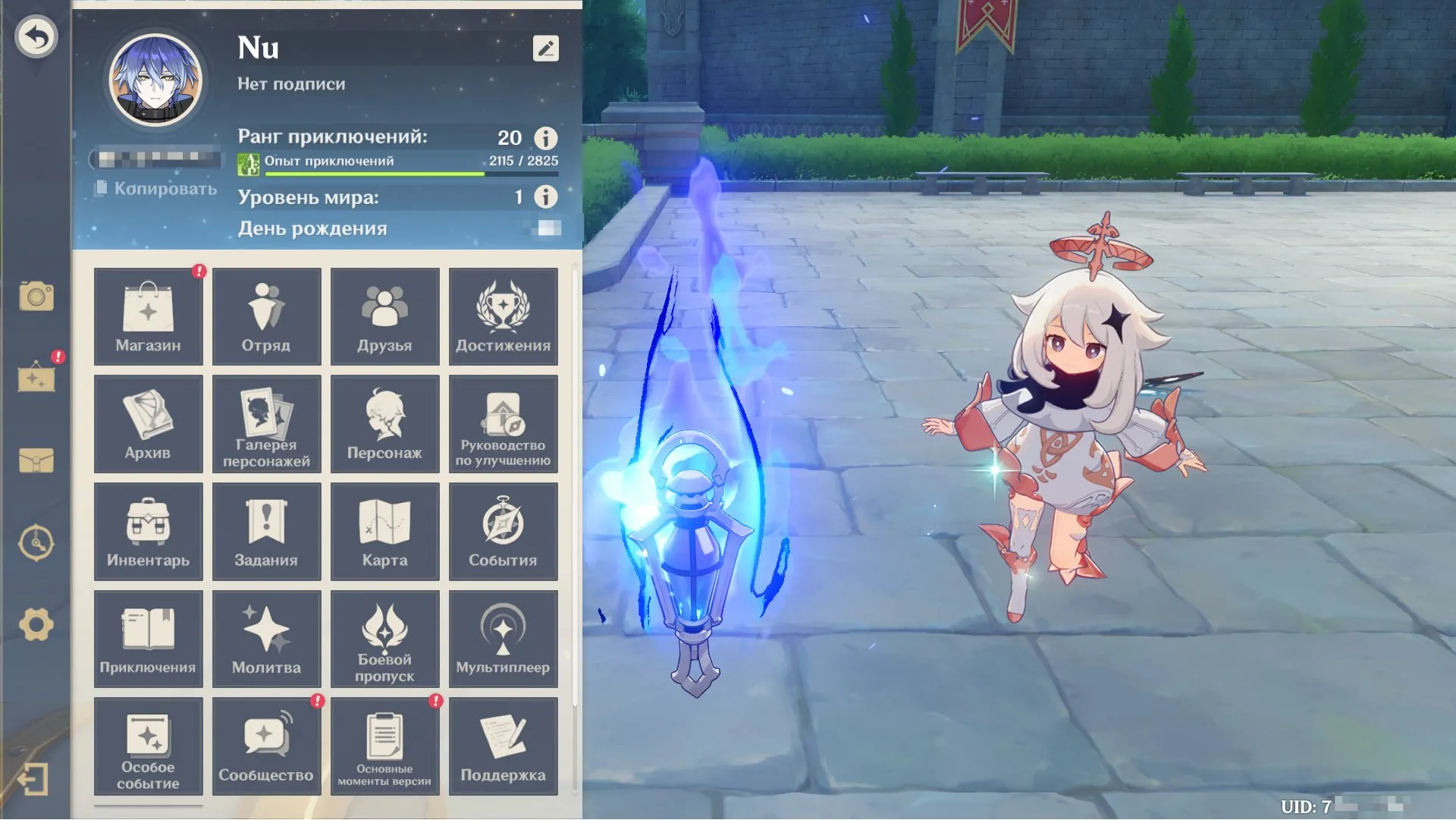1456x820 pixels.
Task: Open the Карта (Map)
Action: pyautogui.click(x=384, y=531)
